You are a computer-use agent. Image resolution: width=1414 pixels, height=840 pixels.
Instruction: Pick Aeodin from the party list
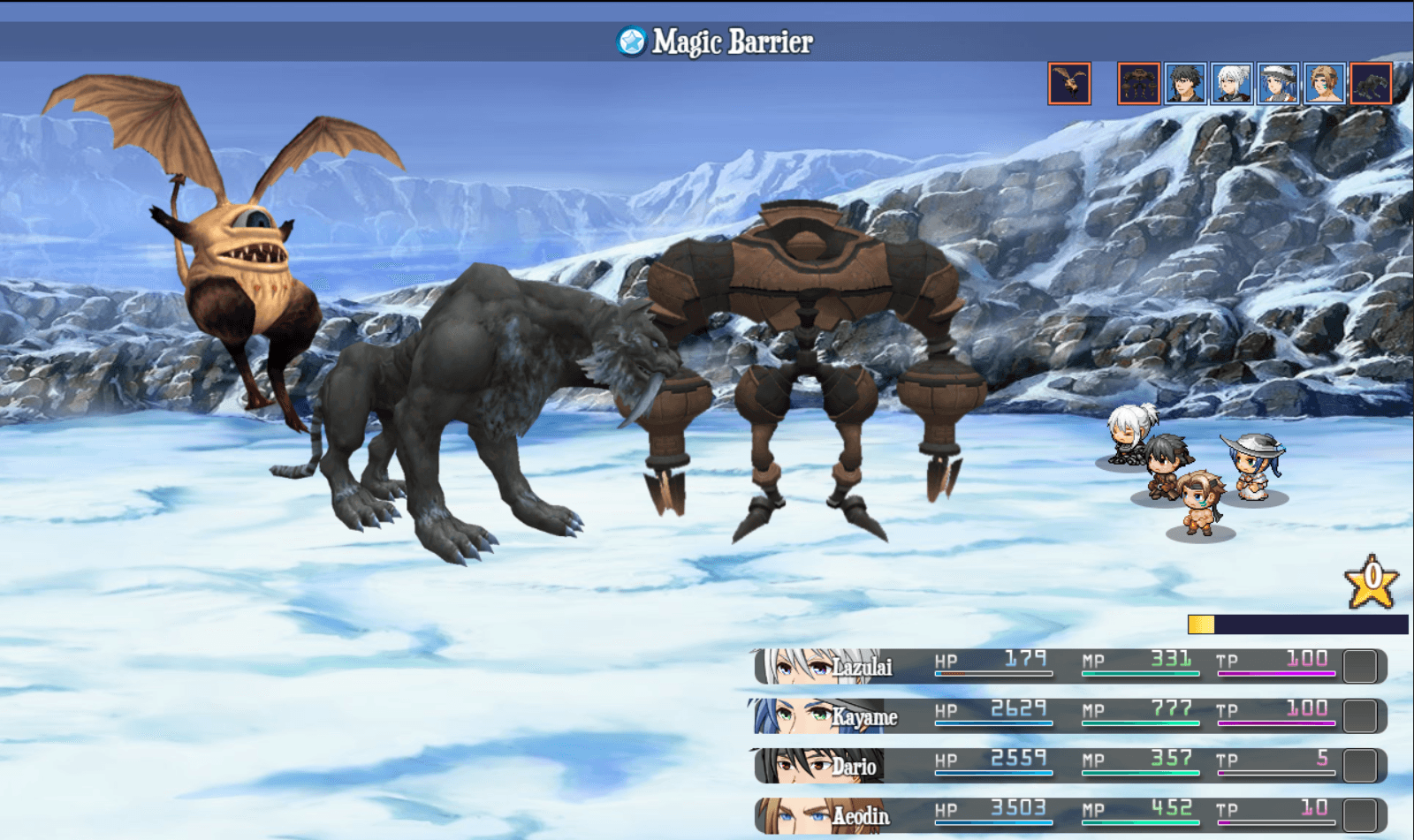(1069, 815)
